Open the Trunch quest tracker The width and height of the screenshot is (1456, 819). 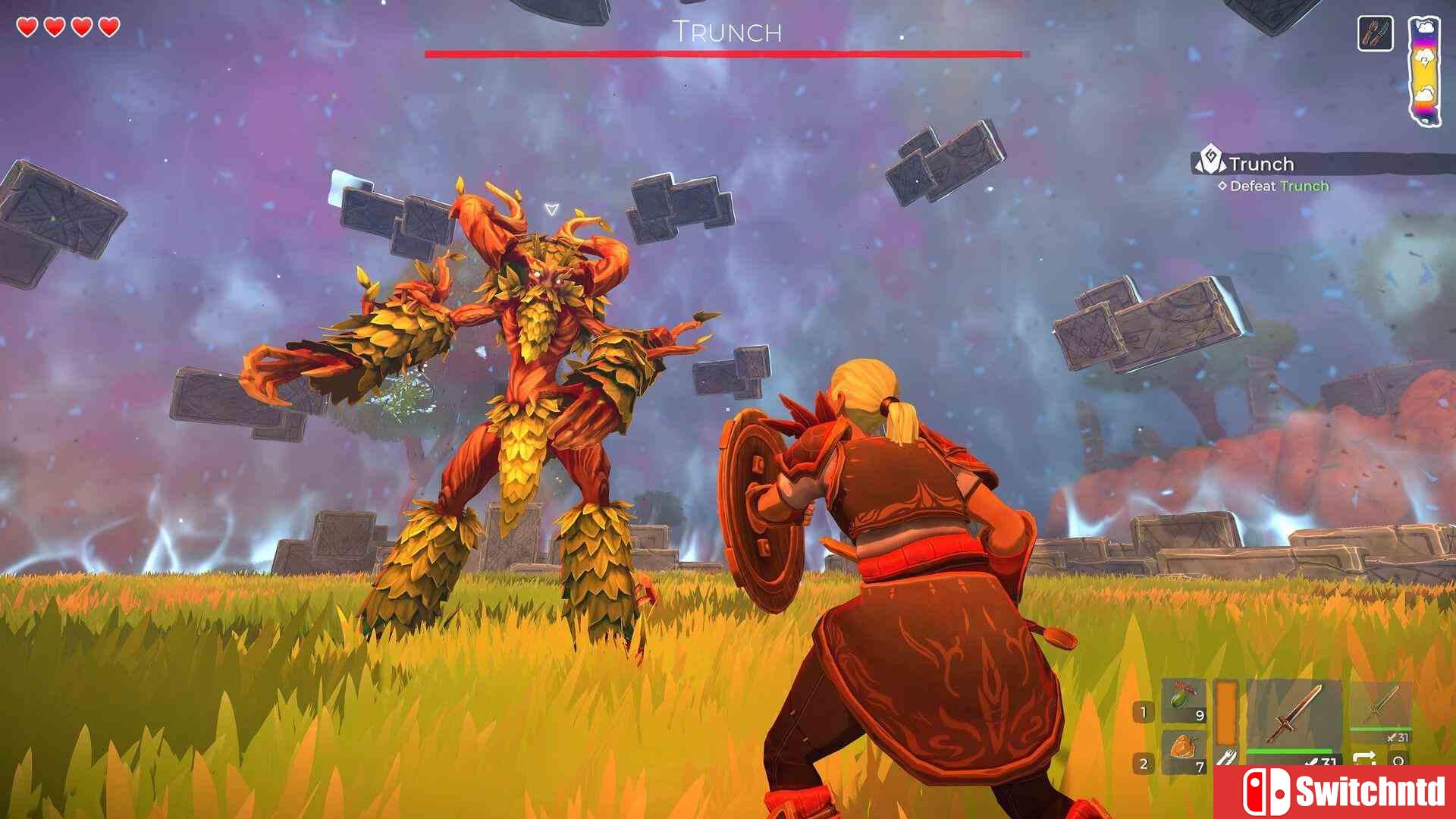click(1261, 164)
